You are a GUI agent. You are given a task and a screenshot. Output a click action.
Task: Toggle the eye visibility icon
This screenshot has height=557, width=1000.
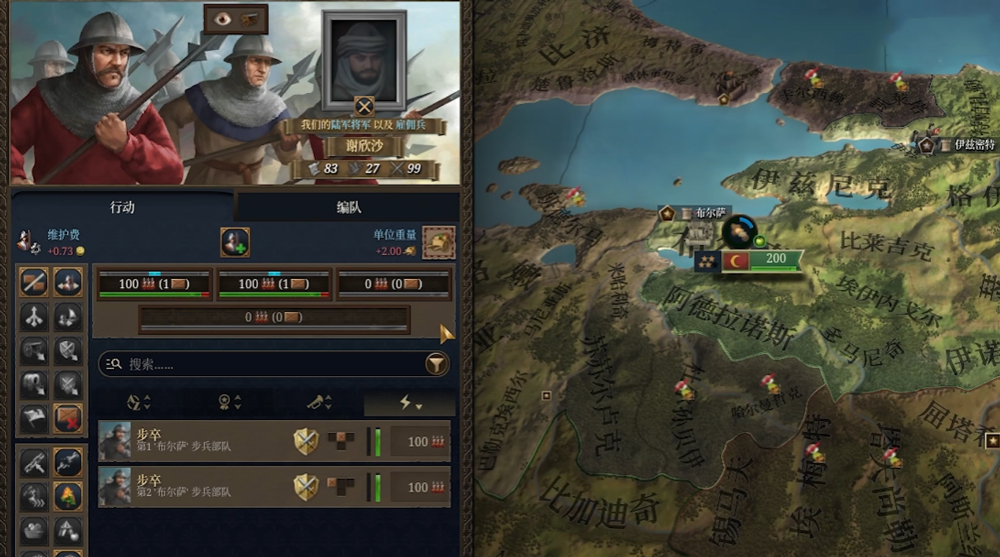click(x=220, y=17)
